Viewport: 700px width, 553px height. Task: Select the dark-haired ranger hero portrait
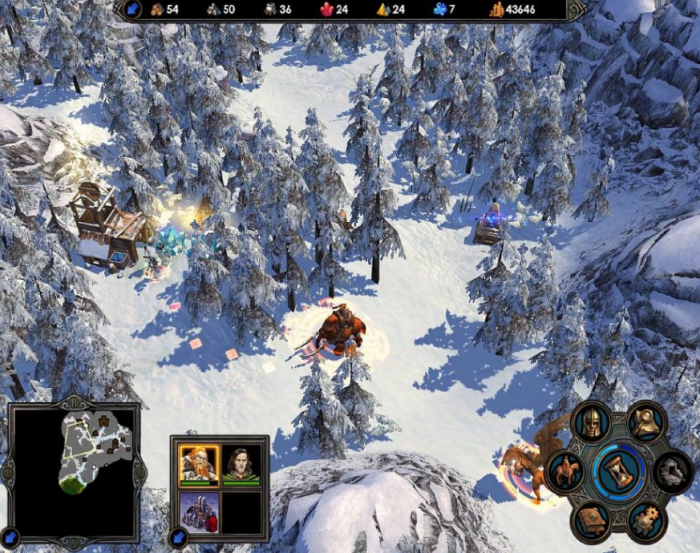pyautogui.click(x=241, y=464)
